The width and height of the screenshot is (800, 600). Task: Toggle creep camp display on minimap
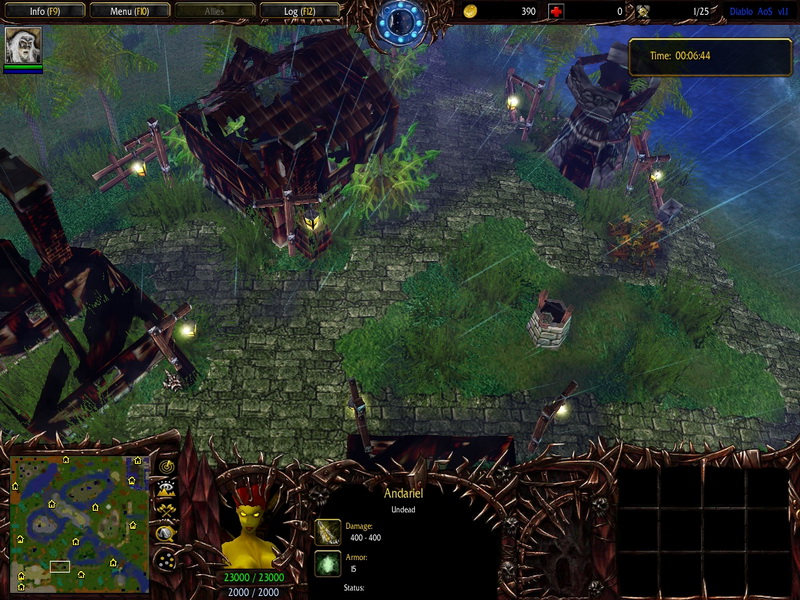coord(166,534)
